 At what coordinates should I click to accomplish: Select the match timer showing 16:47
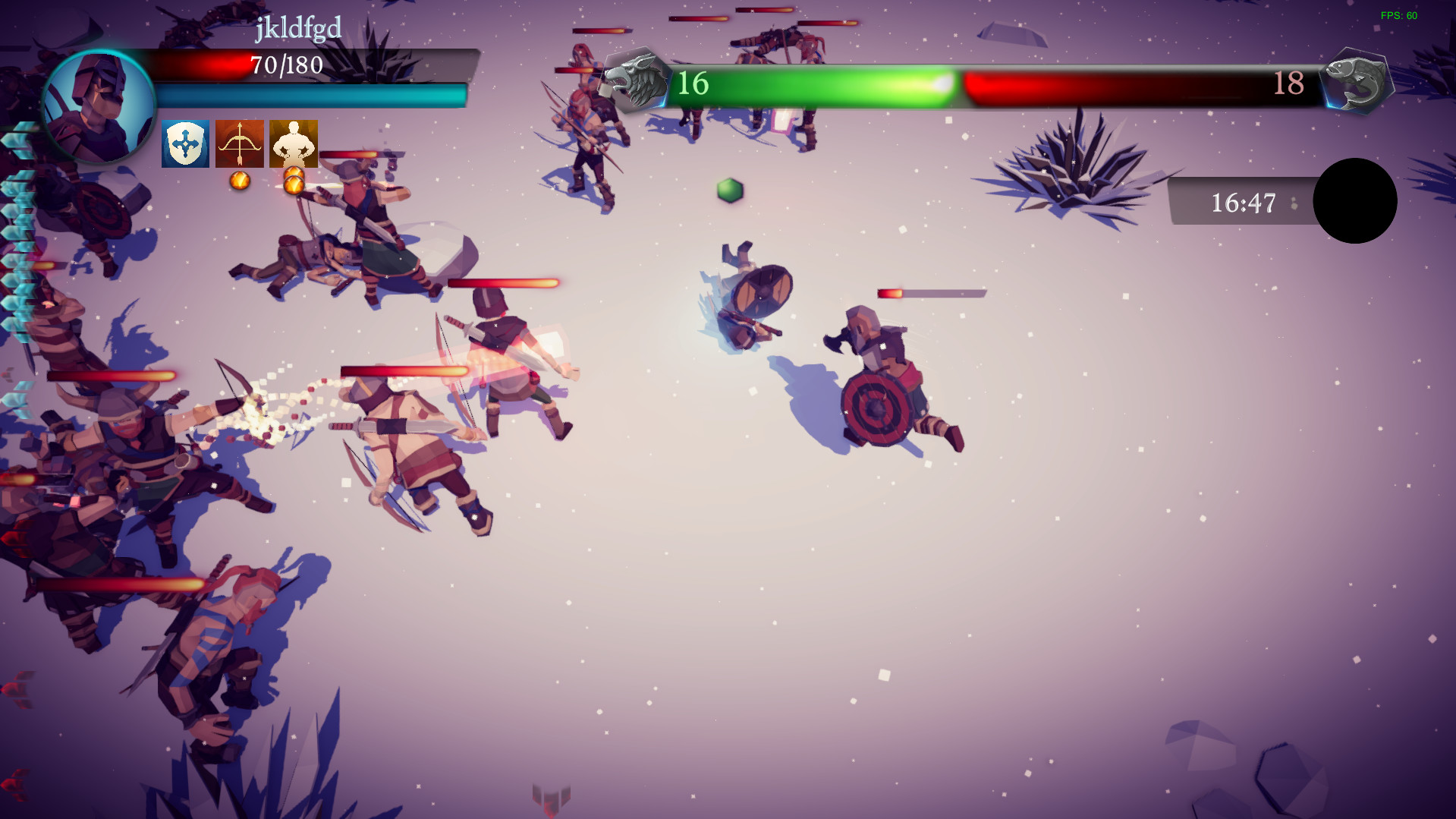(x=1244, y=201)
